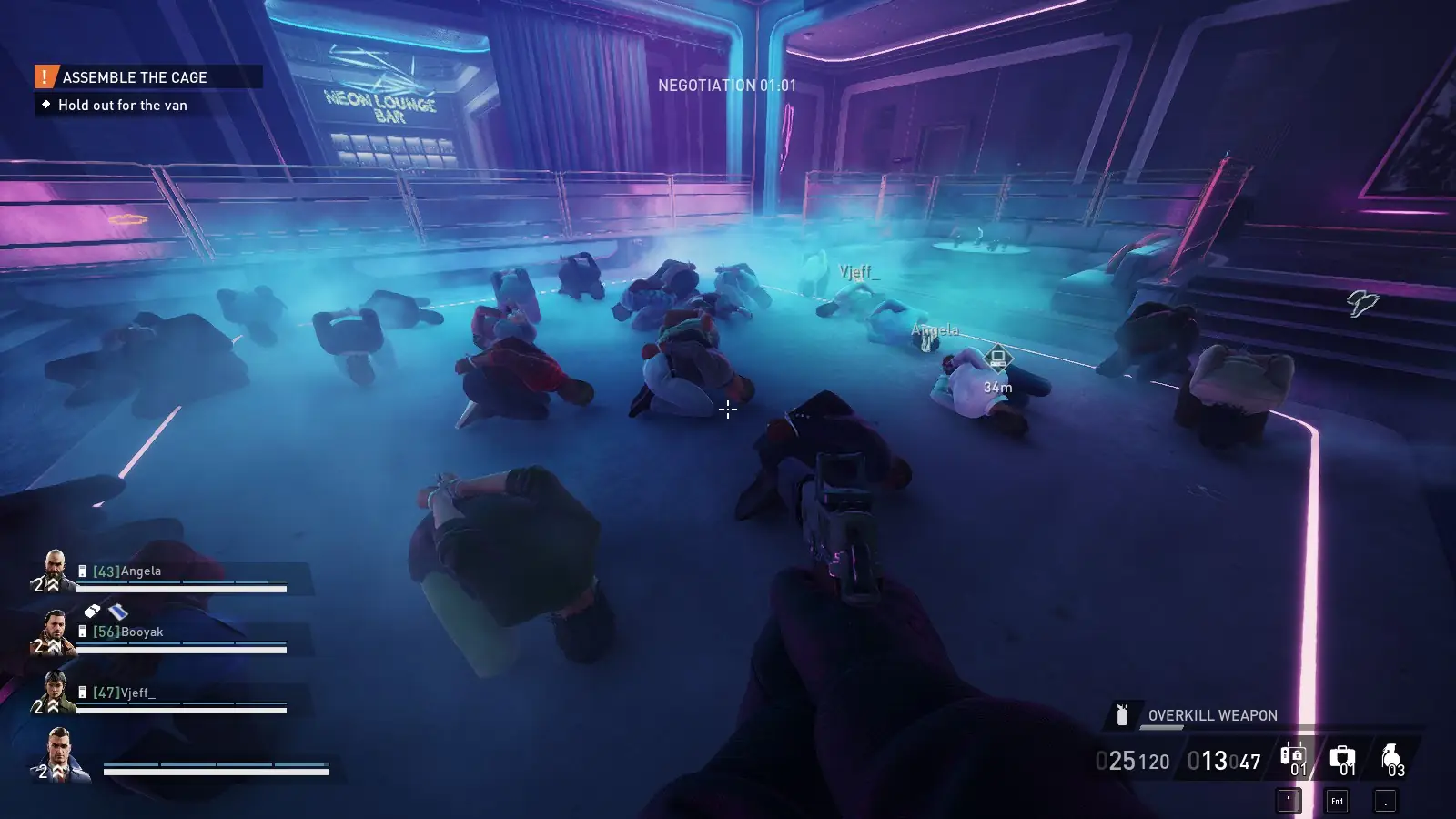This screenshot has width=1456, height=819.
Task: Click the waypoint cage marker showing 34m
Action: pyautogui.click(x=999, y=358)
